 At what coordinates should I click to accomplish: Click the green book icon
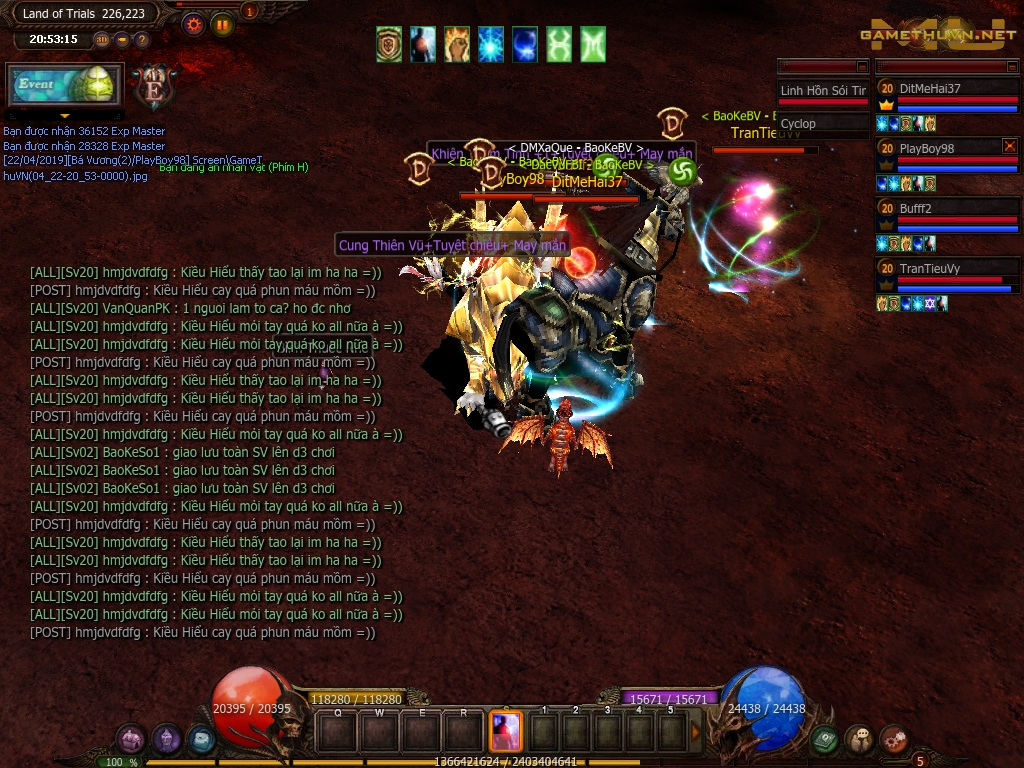click(824, 740)
